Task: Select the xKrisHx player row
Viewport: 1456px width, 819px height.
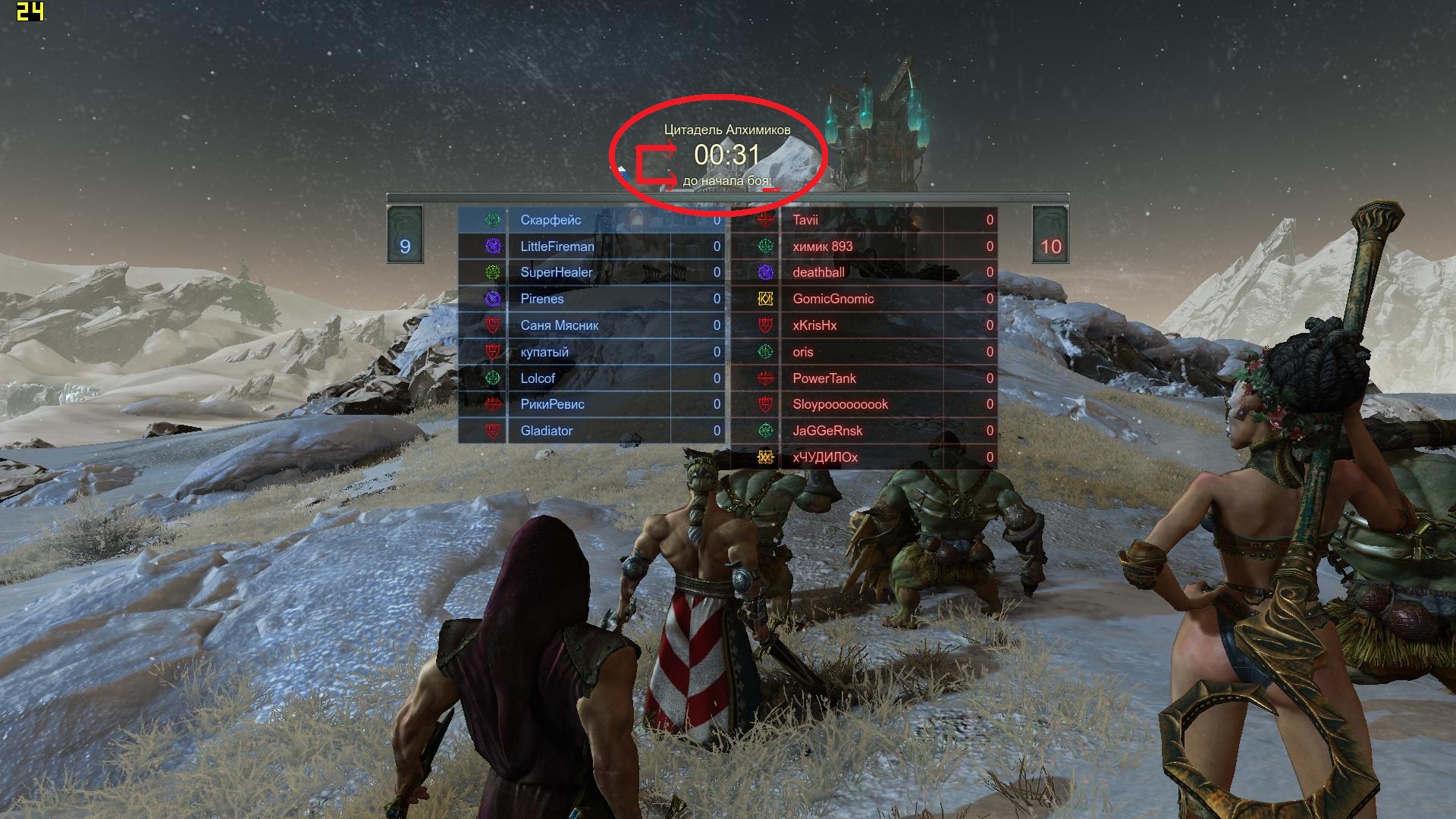Action: pos(815,325)
